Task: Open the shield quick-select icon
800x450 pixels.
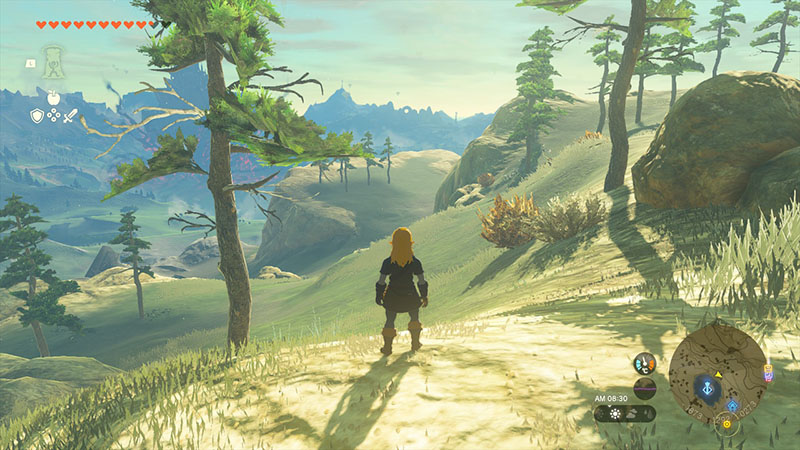Action: [37, 116]
